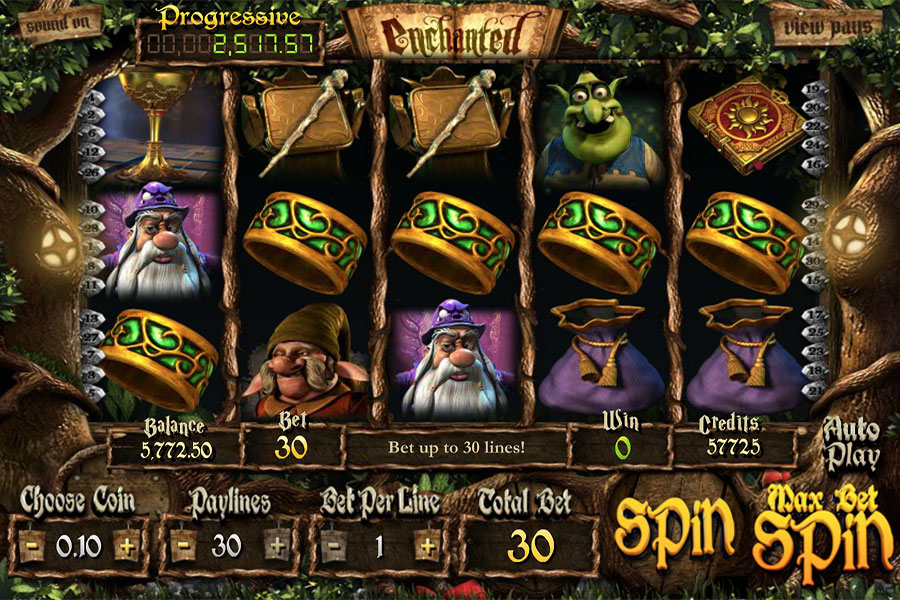Activate Auto Play
Viewport: 900px width, 600px height.
point(851,445)
